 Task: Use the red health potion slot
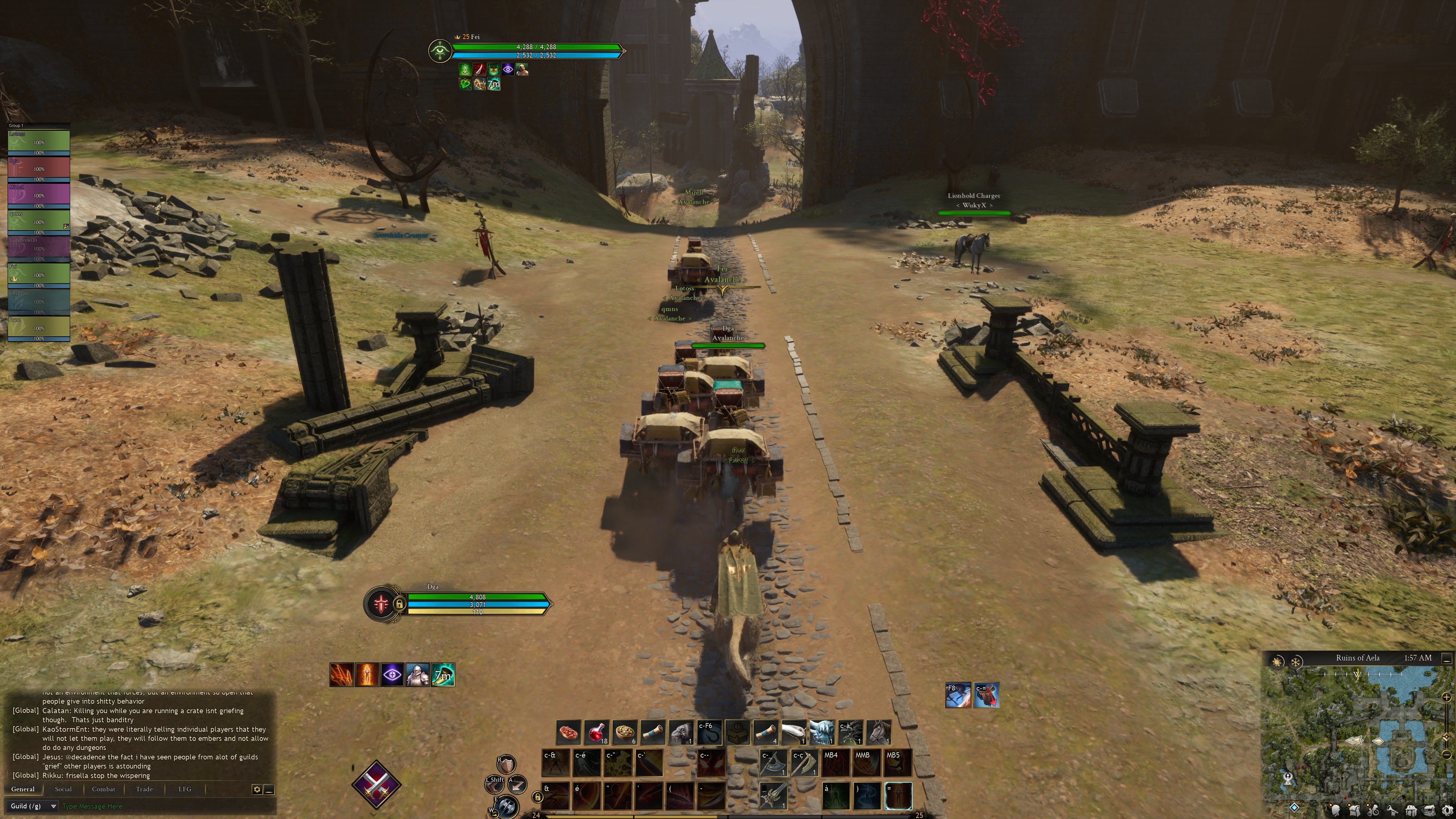(x=596, y=732)
